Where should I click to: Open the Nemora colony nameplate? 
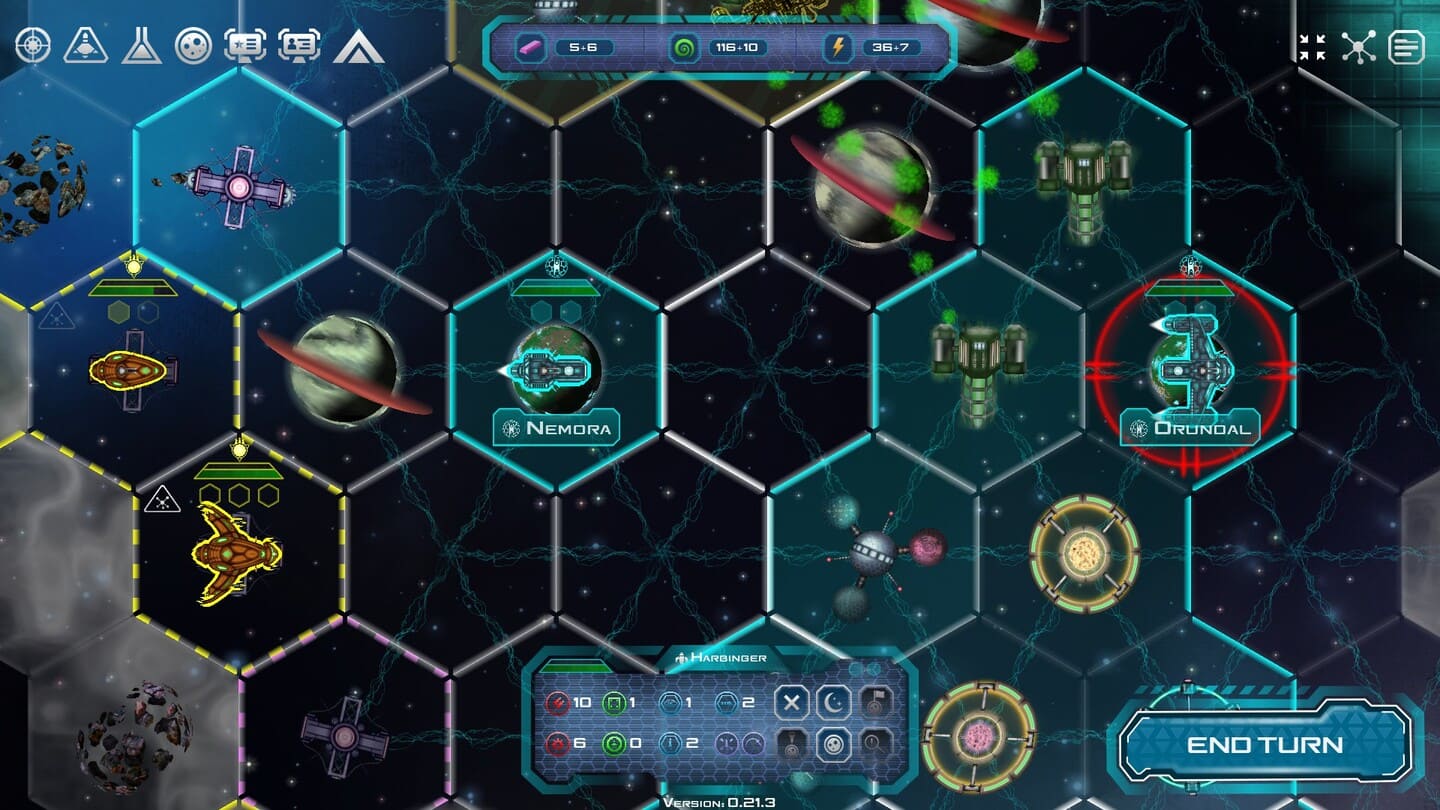tap(558, 426)
